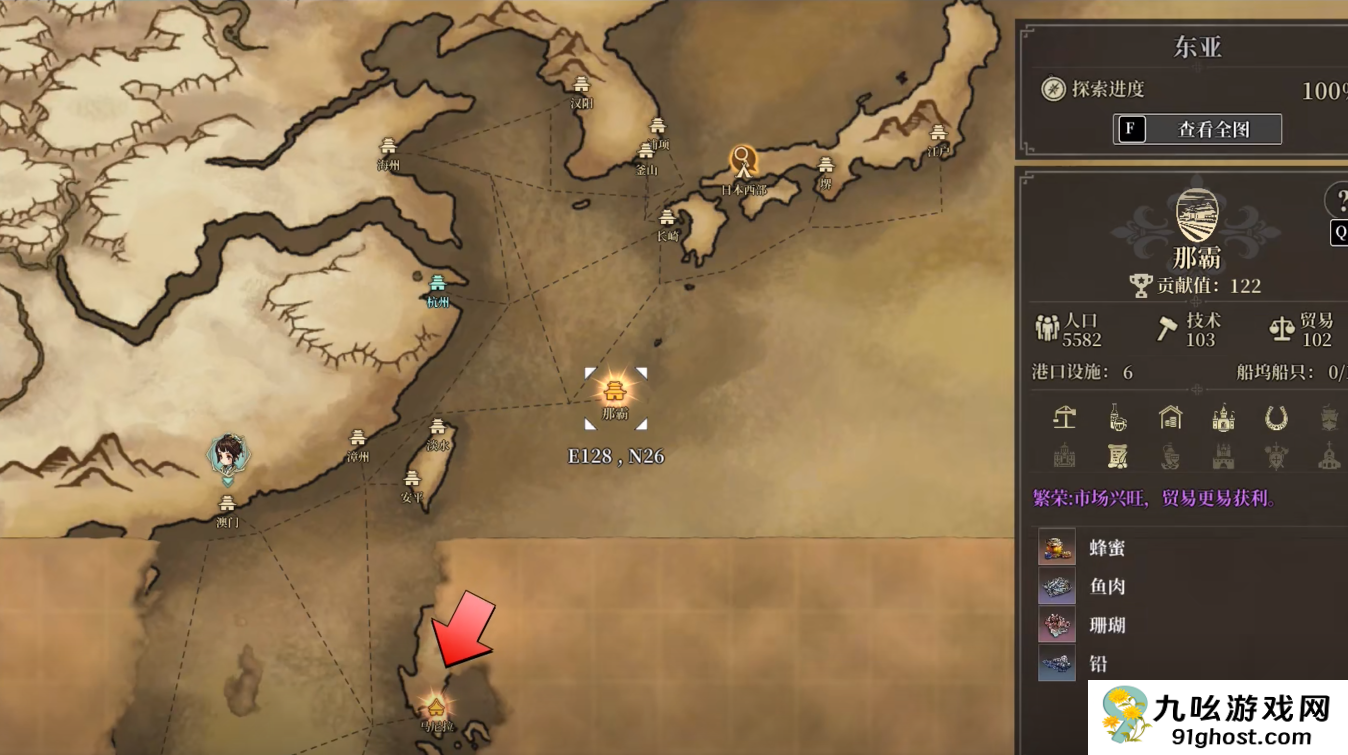
Task: Select the 釜山 port marker
Action: 647,152
